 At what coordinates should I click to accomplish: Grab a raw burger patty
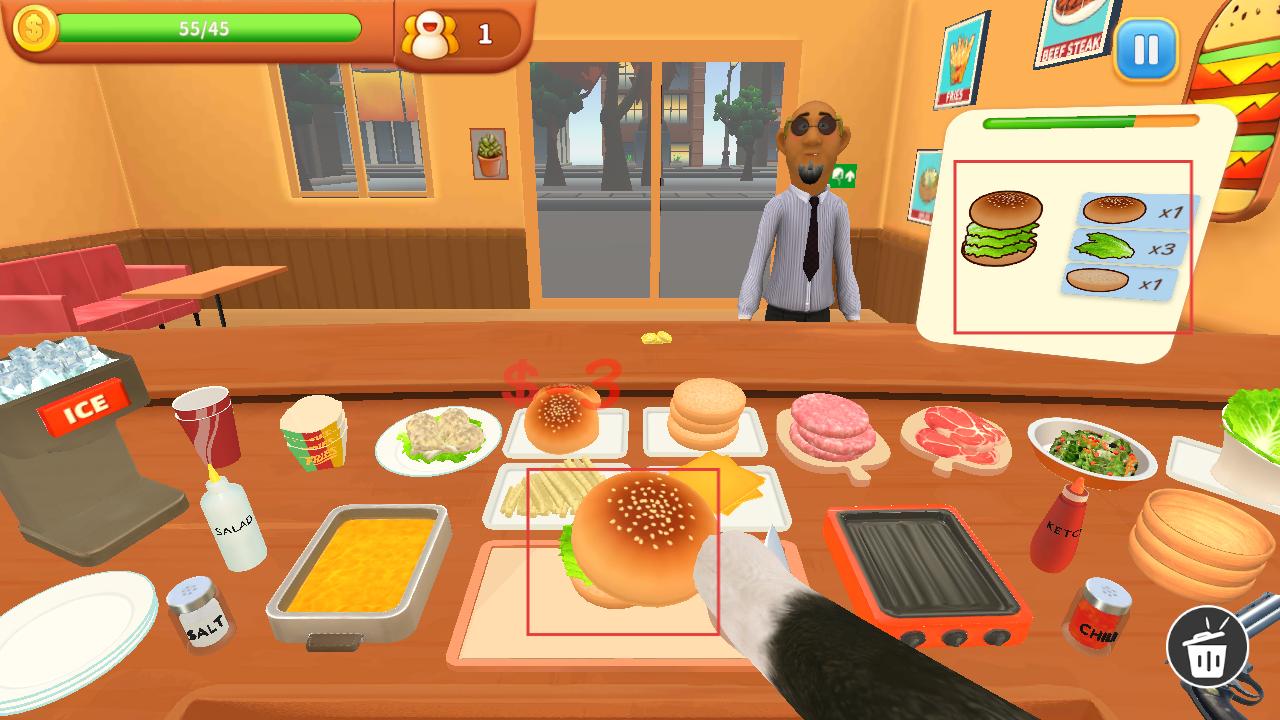(832, 430)
